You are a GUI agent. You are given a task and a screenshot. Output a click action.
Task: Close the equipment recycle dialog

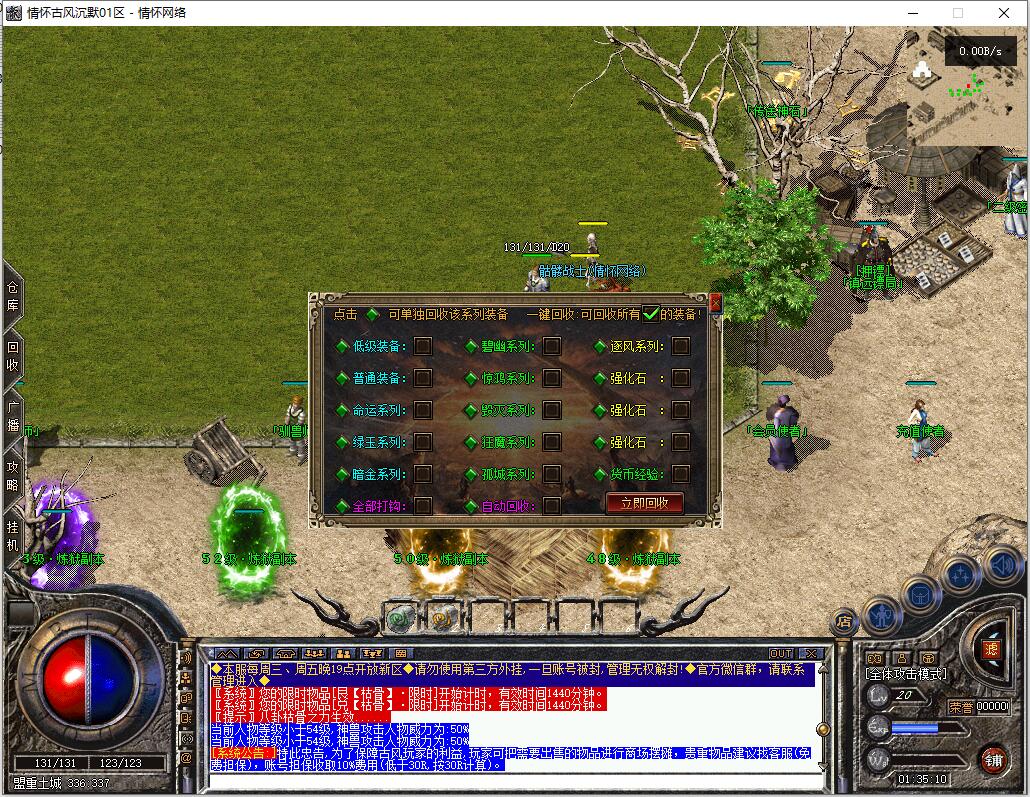[x=715, y=301]
